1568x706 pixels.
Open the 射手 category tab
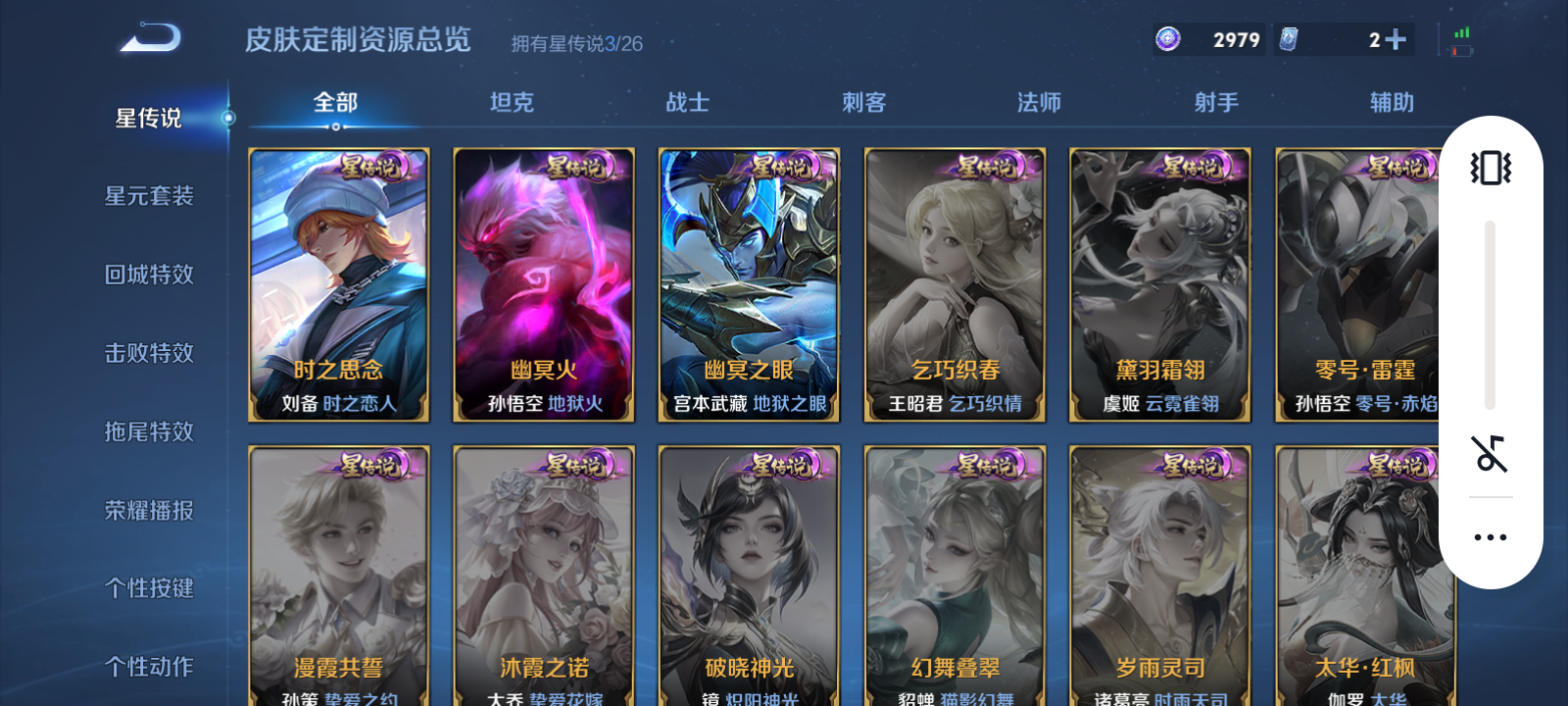tap(1216, 102)
